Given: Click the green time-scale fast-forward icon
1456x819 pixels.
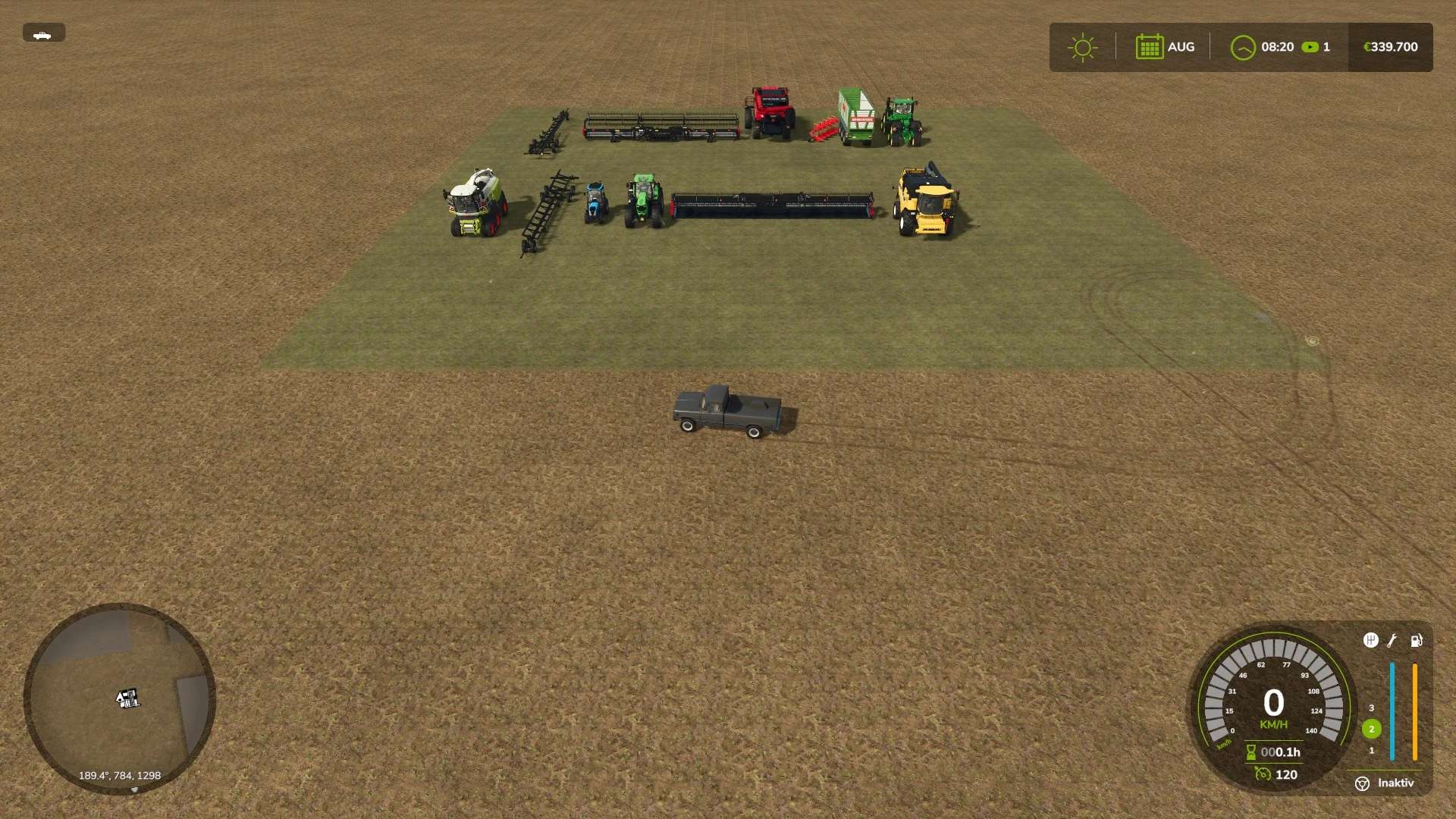Looking at the screenshot, I should (1310, 47).
